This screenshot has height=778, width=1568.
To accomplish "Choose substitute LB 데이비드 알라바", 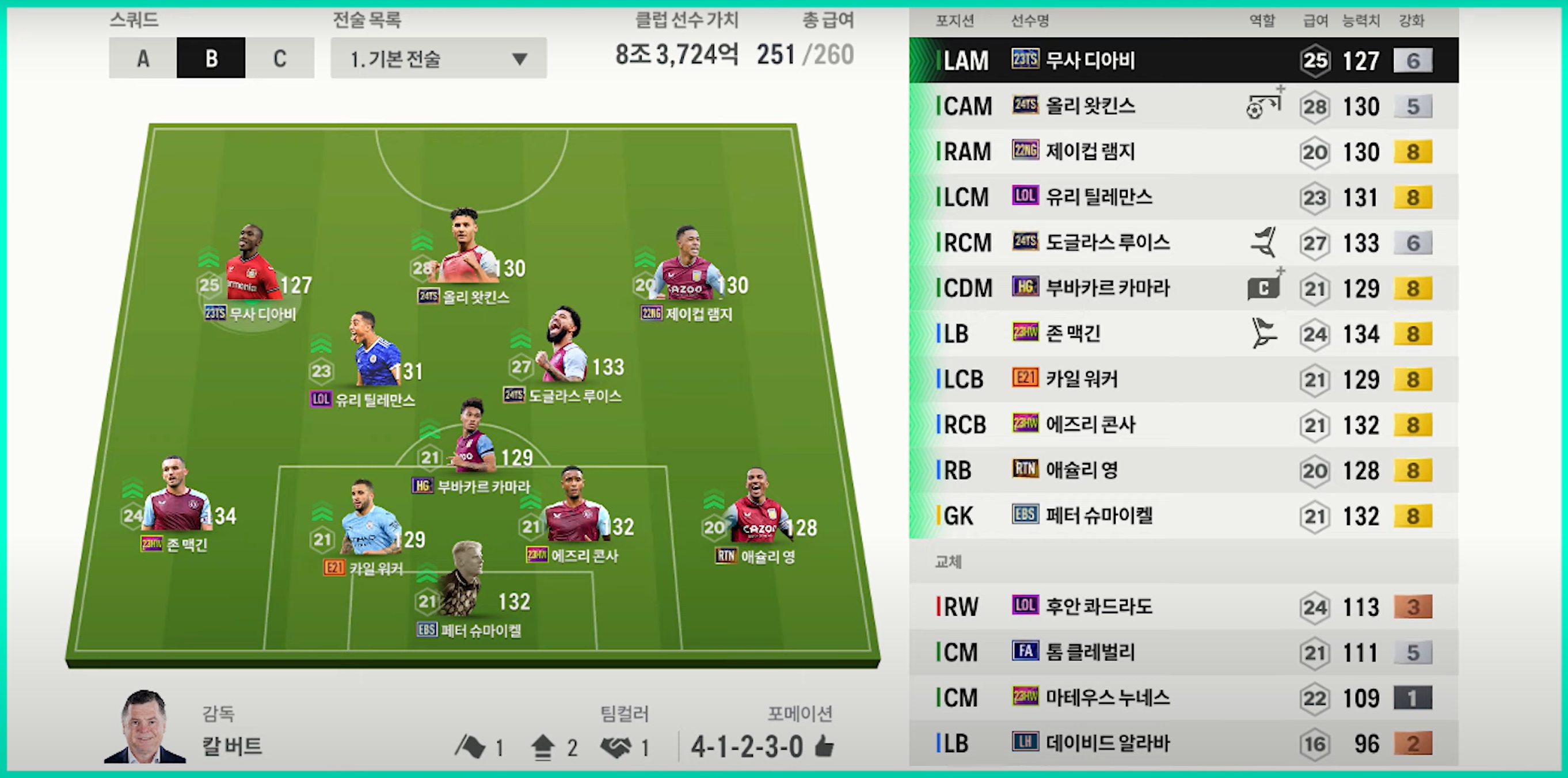I will click(x=1183, y=743).
